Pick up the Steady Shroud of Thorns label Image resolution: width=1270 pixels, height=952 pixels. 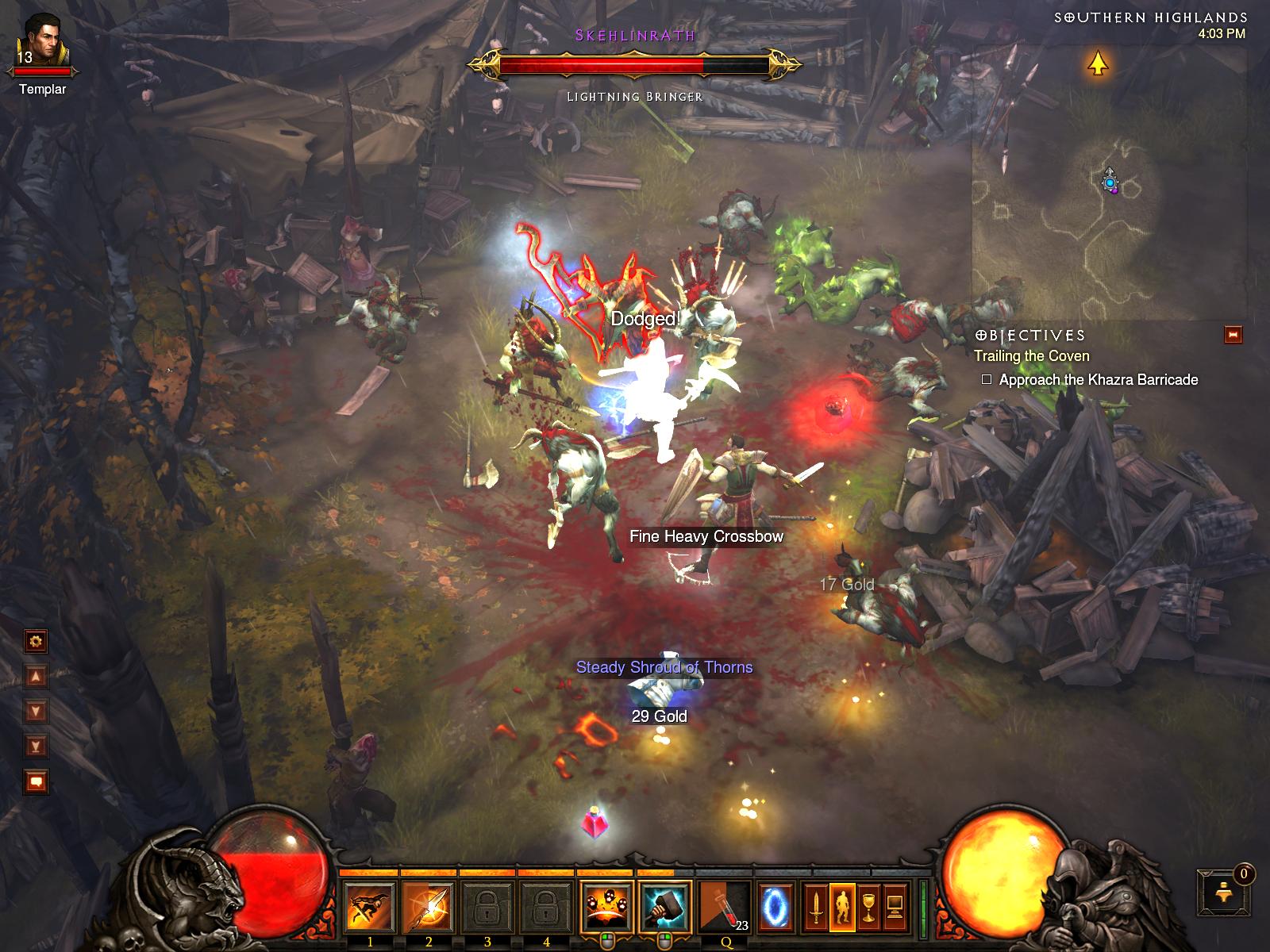[664, 668]
